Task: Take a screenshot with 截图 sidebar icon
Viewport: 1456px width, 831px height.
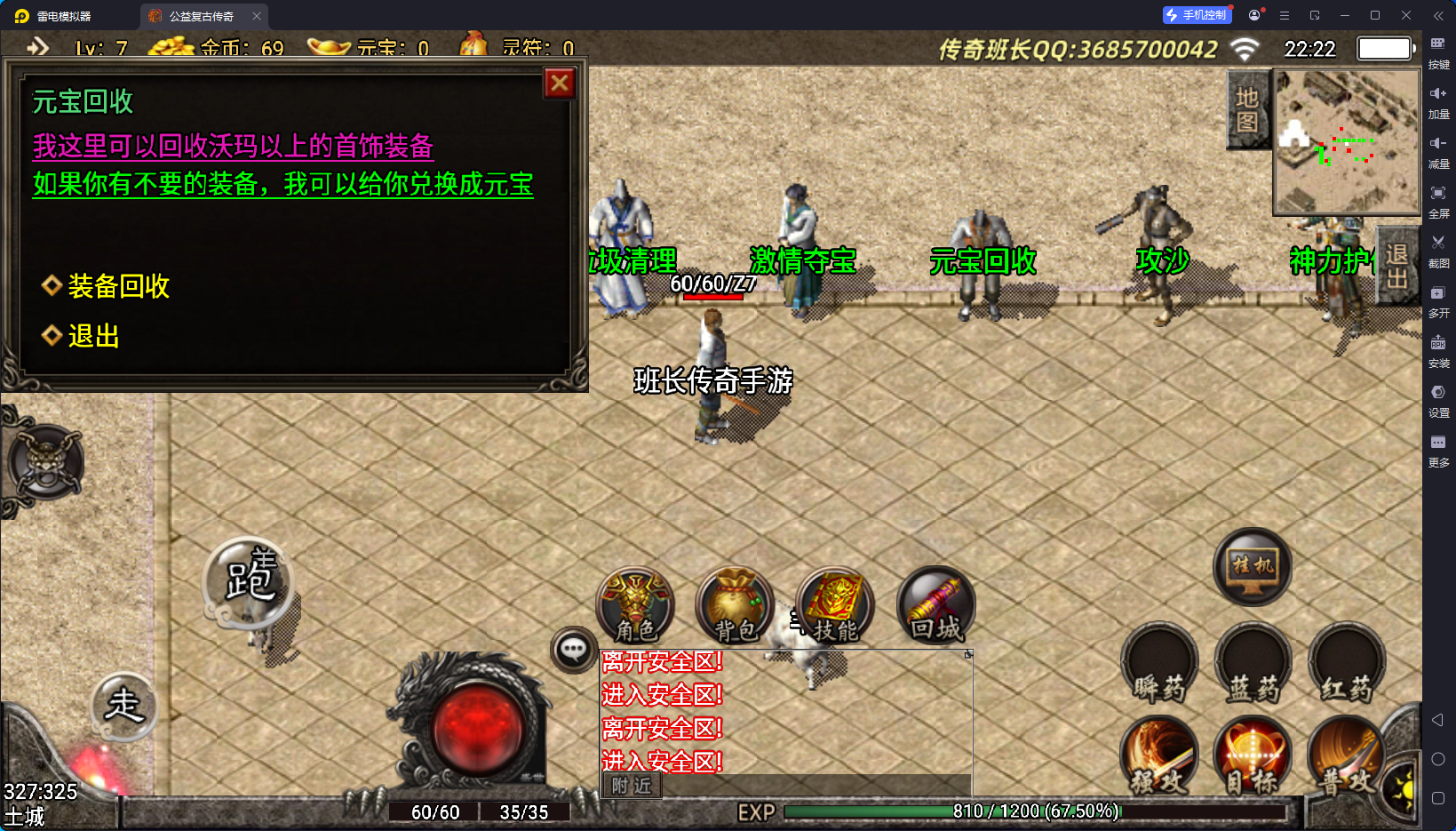Action: click(x=1439, y=250)
